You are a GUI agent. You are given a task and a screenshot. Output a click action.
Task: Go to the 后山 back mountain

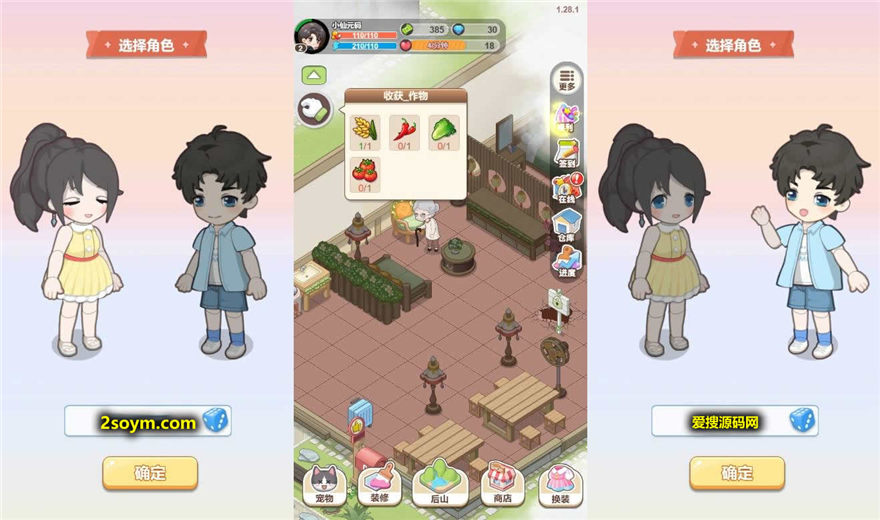tap(440, 485)
